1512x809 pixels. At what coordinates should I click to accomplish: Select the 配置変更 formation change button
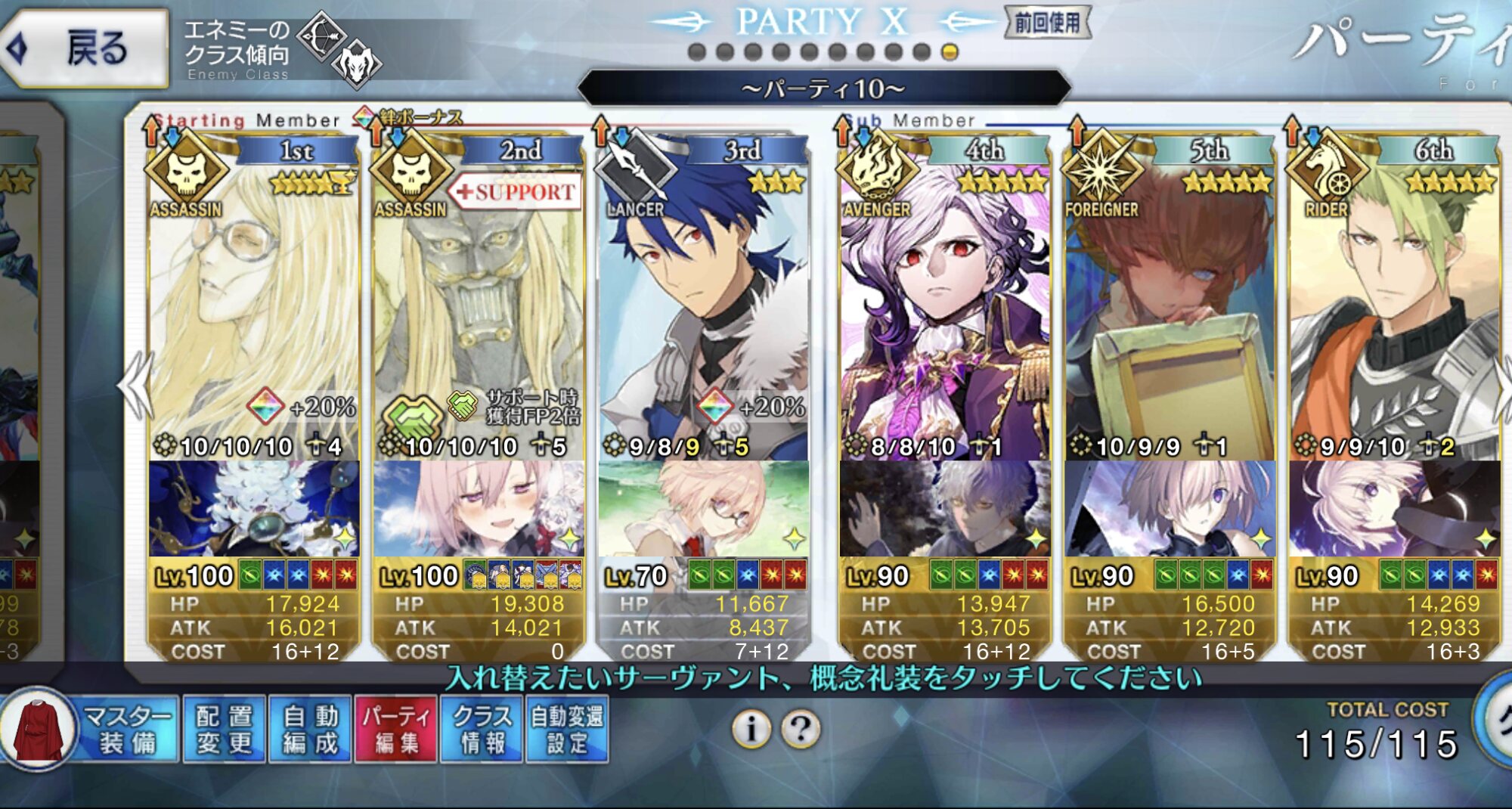click(225, 730)
